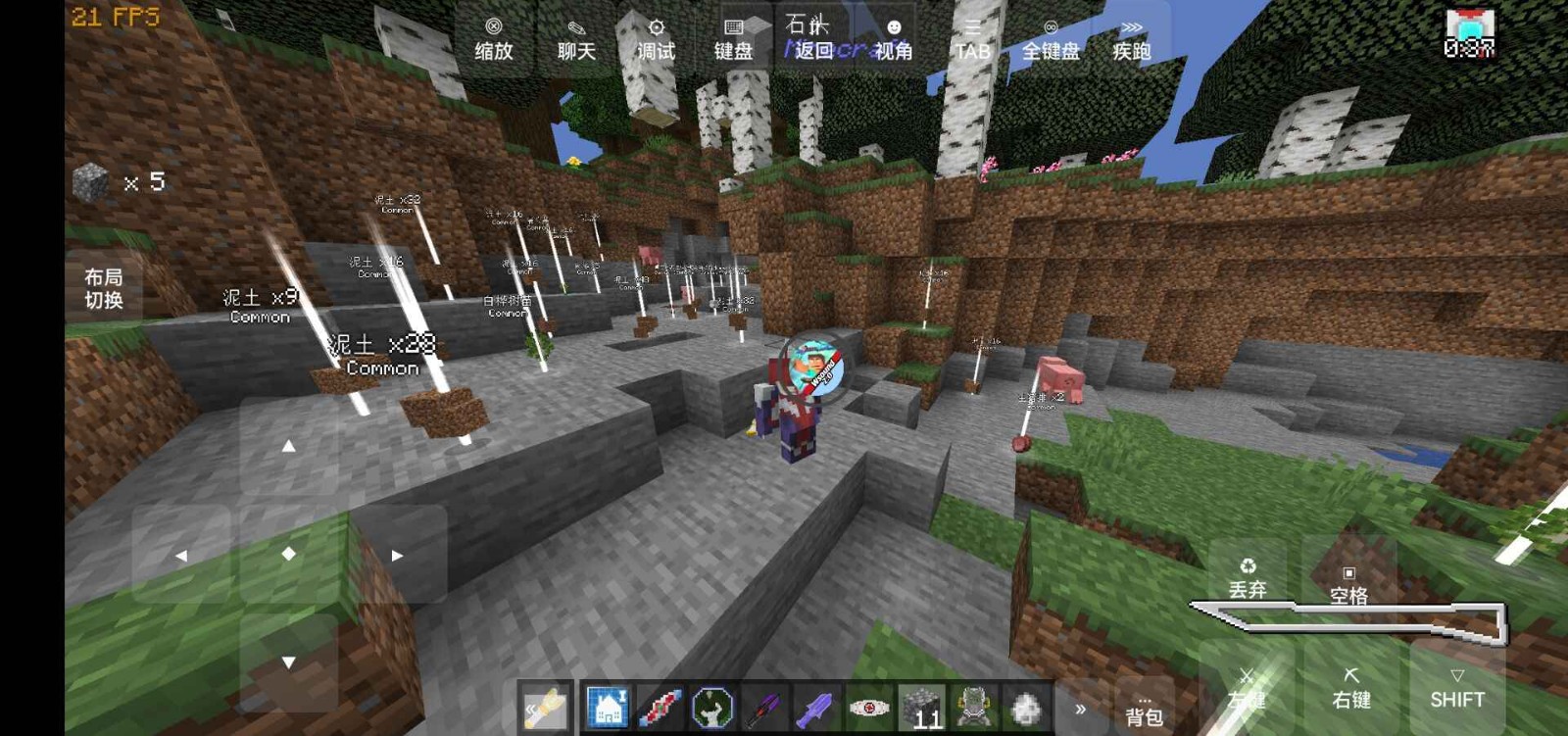1568x736 pixels.
Task: Switch camera with the 视角 button
Action: [x=893, y=40]
